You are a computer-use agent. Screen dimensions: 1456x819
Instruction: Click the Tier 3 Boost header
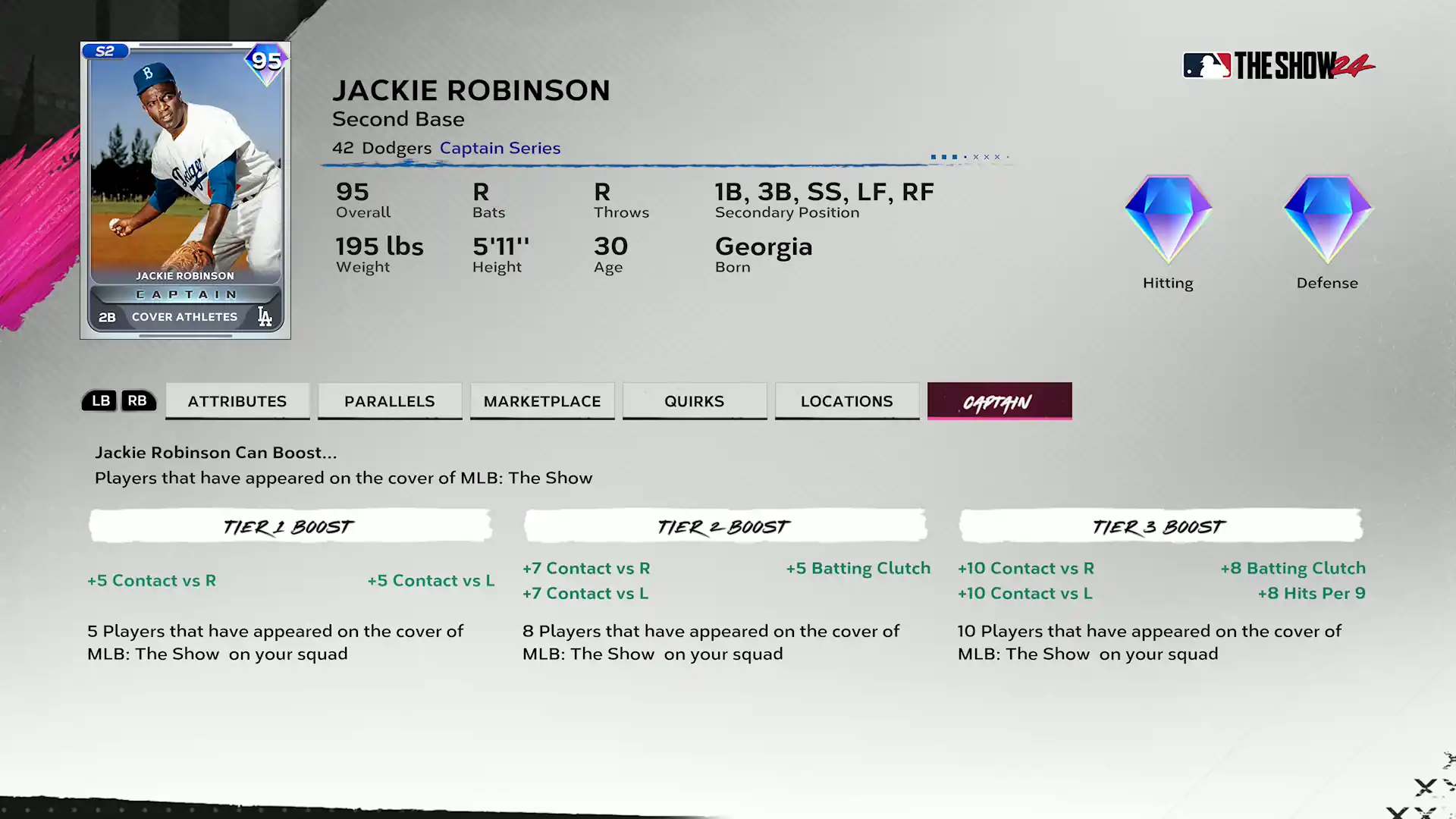1160,526
